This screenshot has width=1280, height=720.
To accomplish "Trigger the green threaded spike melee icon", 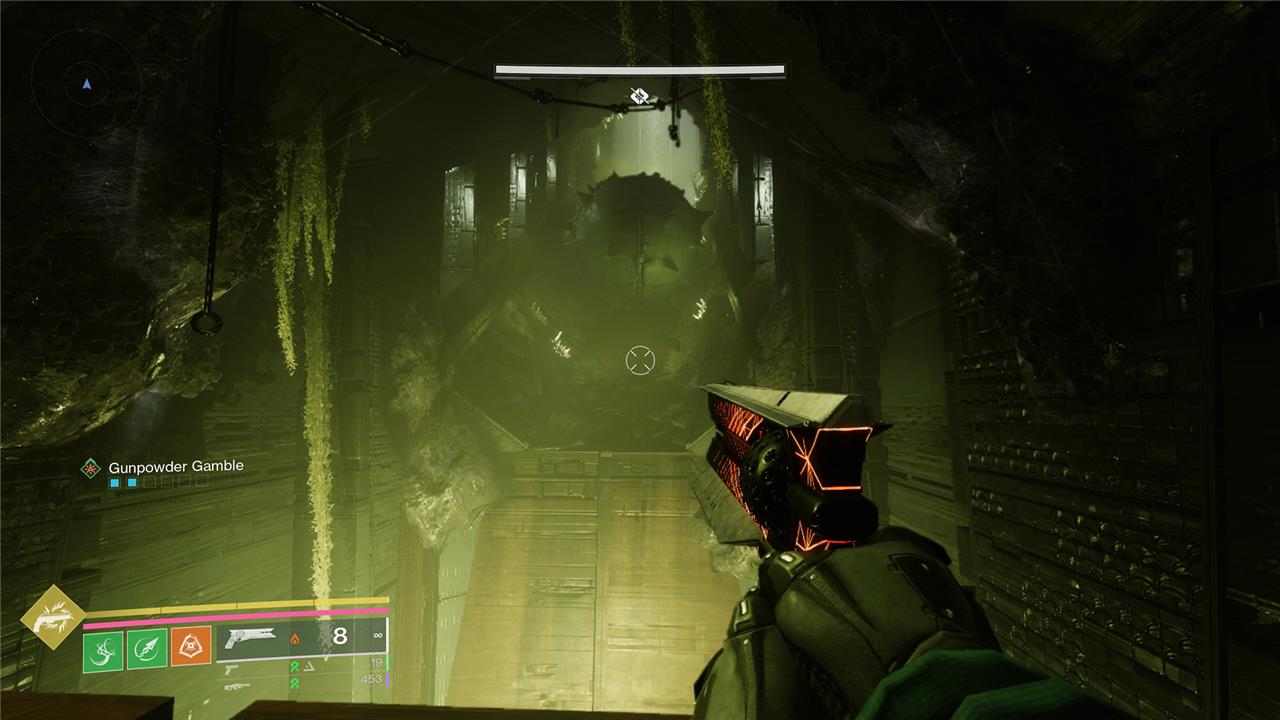I will (x=147, y=648).
